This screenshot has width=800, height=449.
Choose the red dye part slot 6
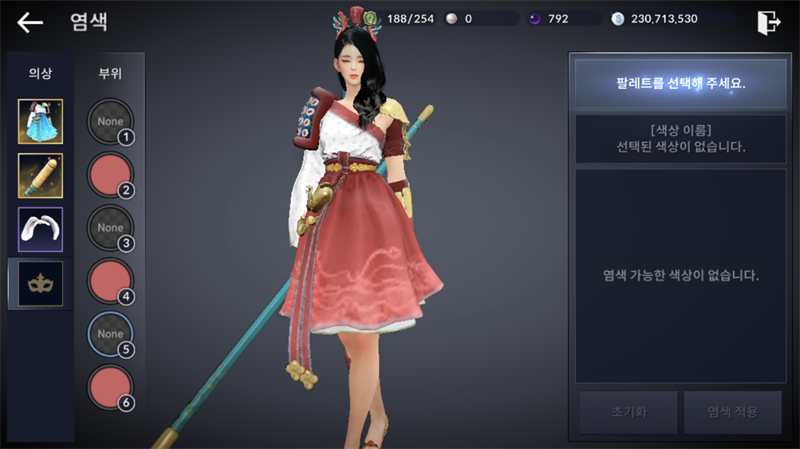click(x=110, y=388)
